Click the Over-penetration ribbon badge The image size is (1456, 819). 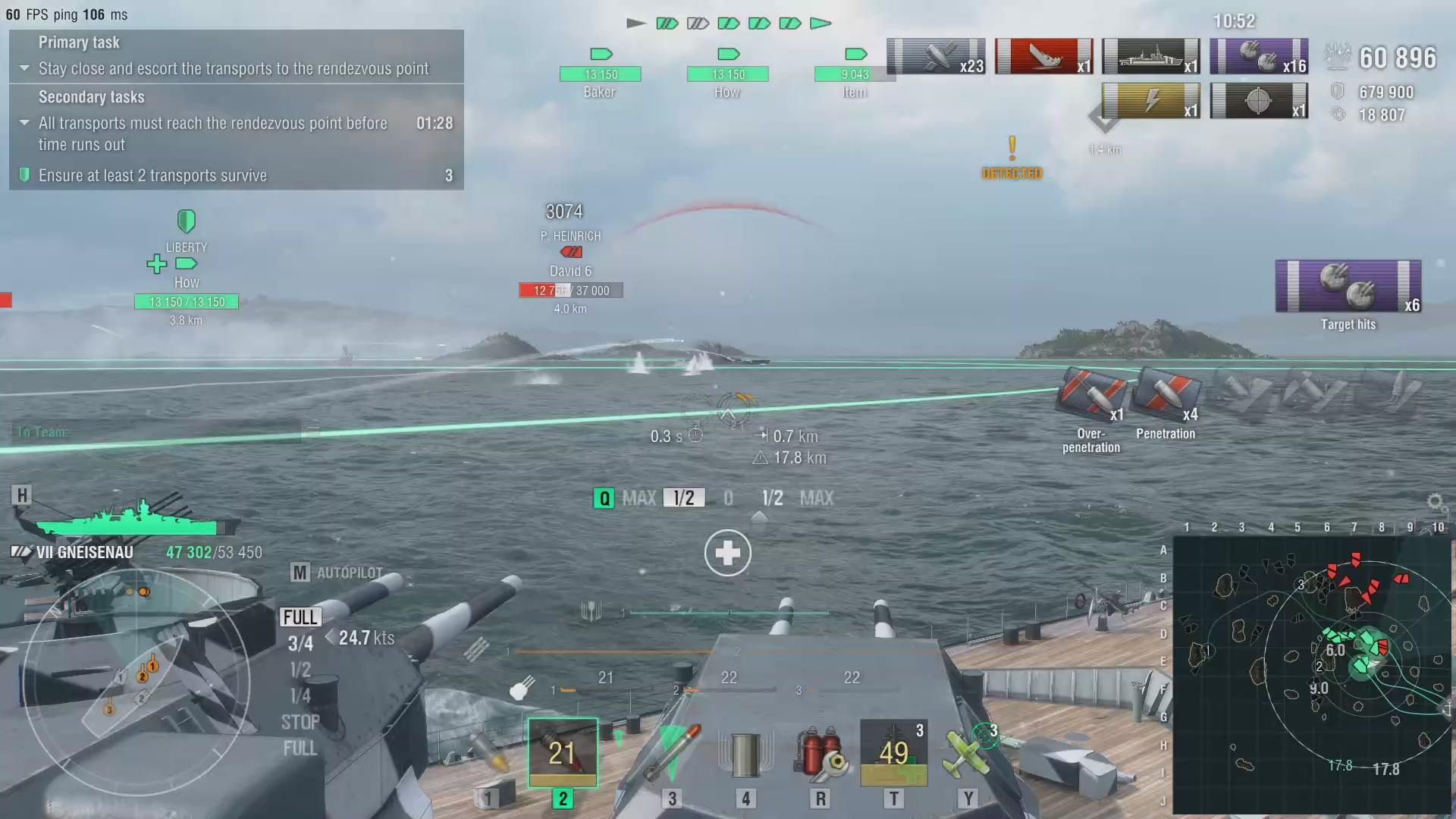coord(1092,396)
